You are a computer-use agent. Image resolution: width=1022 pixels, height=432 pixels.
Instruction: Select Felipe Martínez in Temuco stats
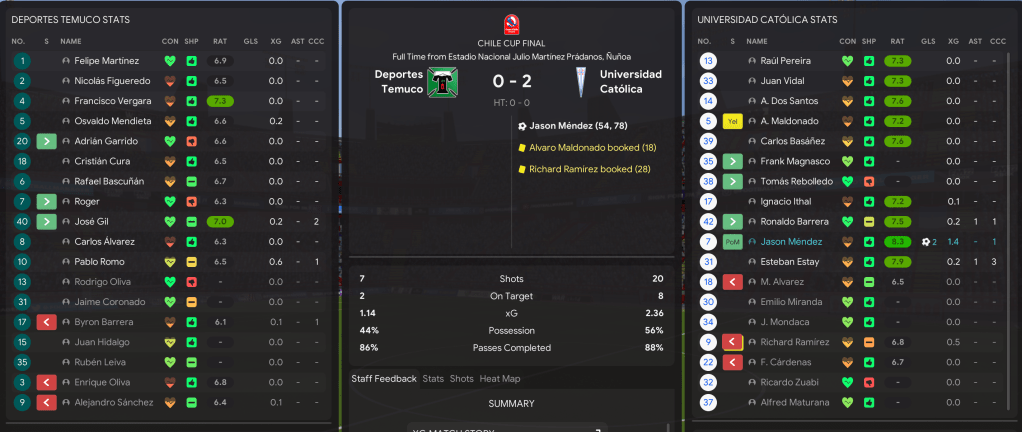[107, 61]
